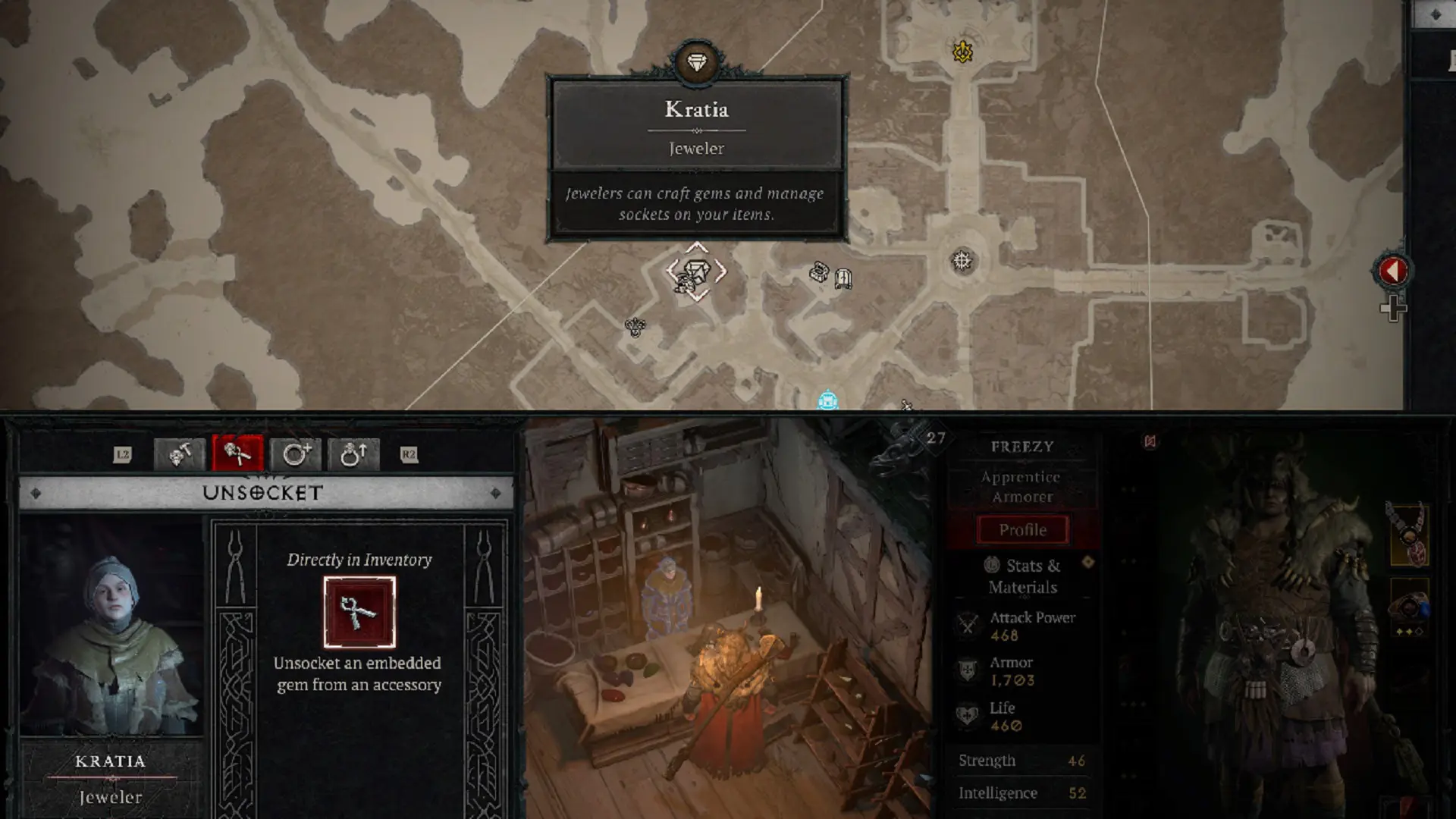Choose the Upgrade Gem service icon

point(355,455)
